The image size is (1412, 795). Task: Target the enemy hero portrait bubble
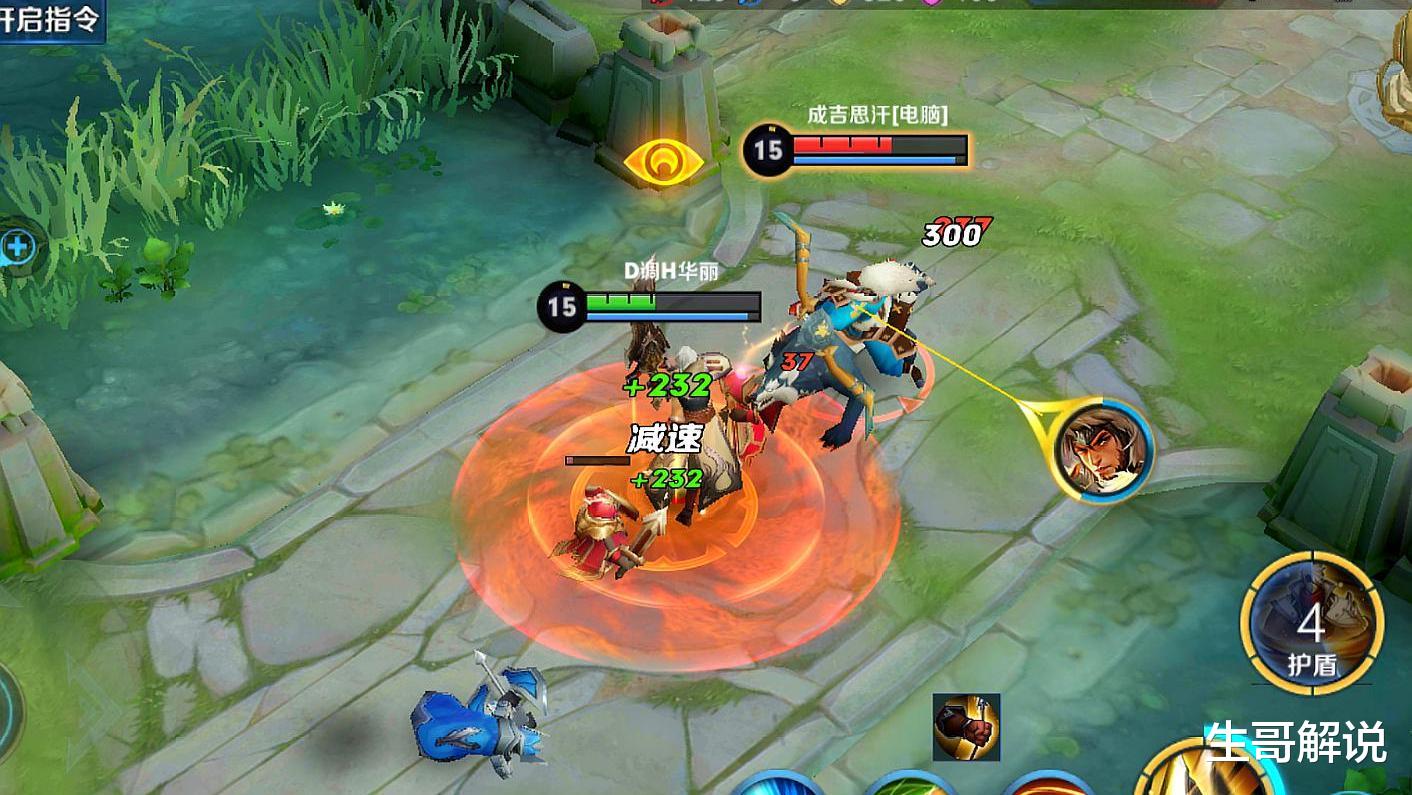tap(1103, 450)
